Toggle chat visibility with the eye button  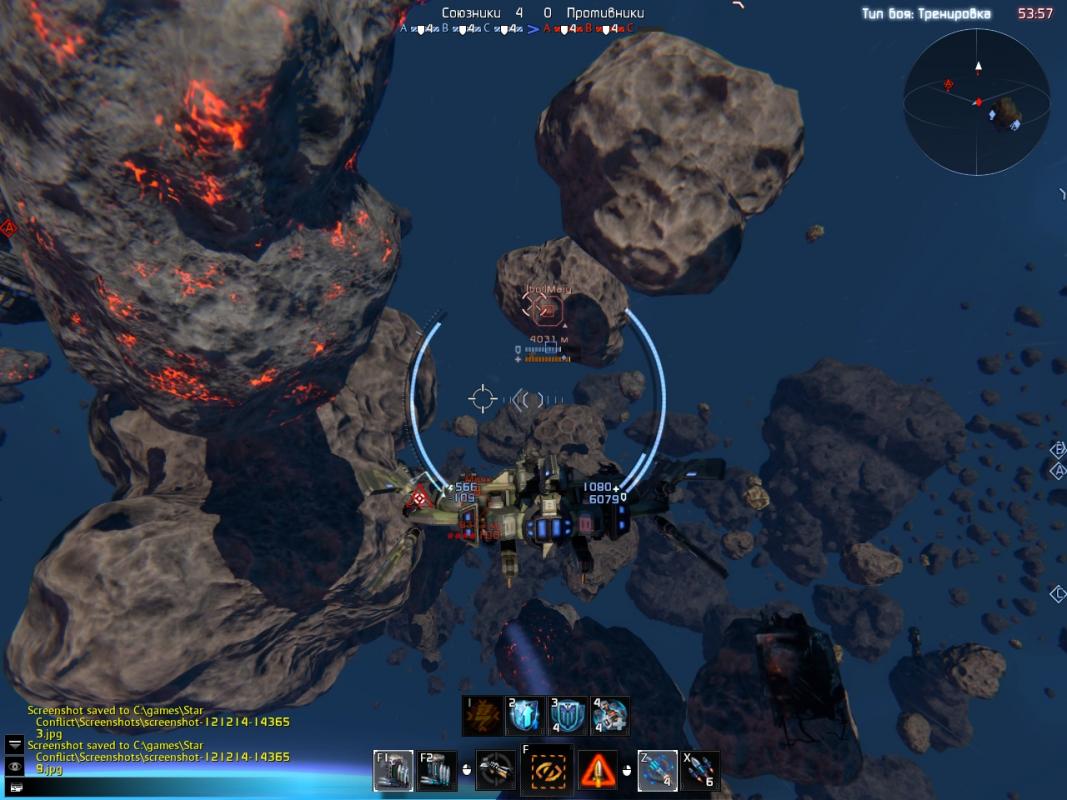15,766
